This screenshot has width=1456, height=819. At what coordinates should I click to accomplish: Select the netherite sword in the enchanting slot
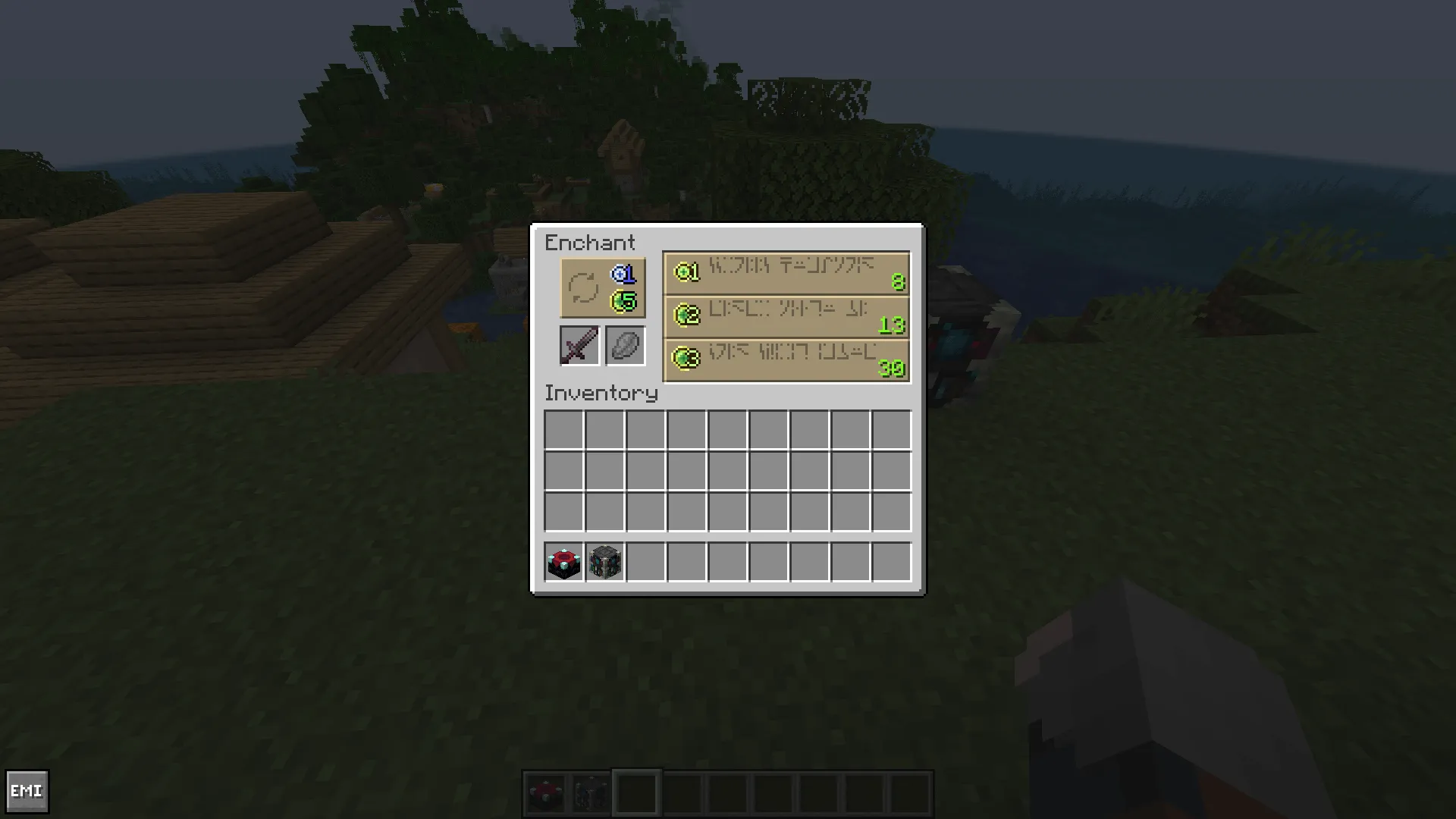tap(579, 346)
